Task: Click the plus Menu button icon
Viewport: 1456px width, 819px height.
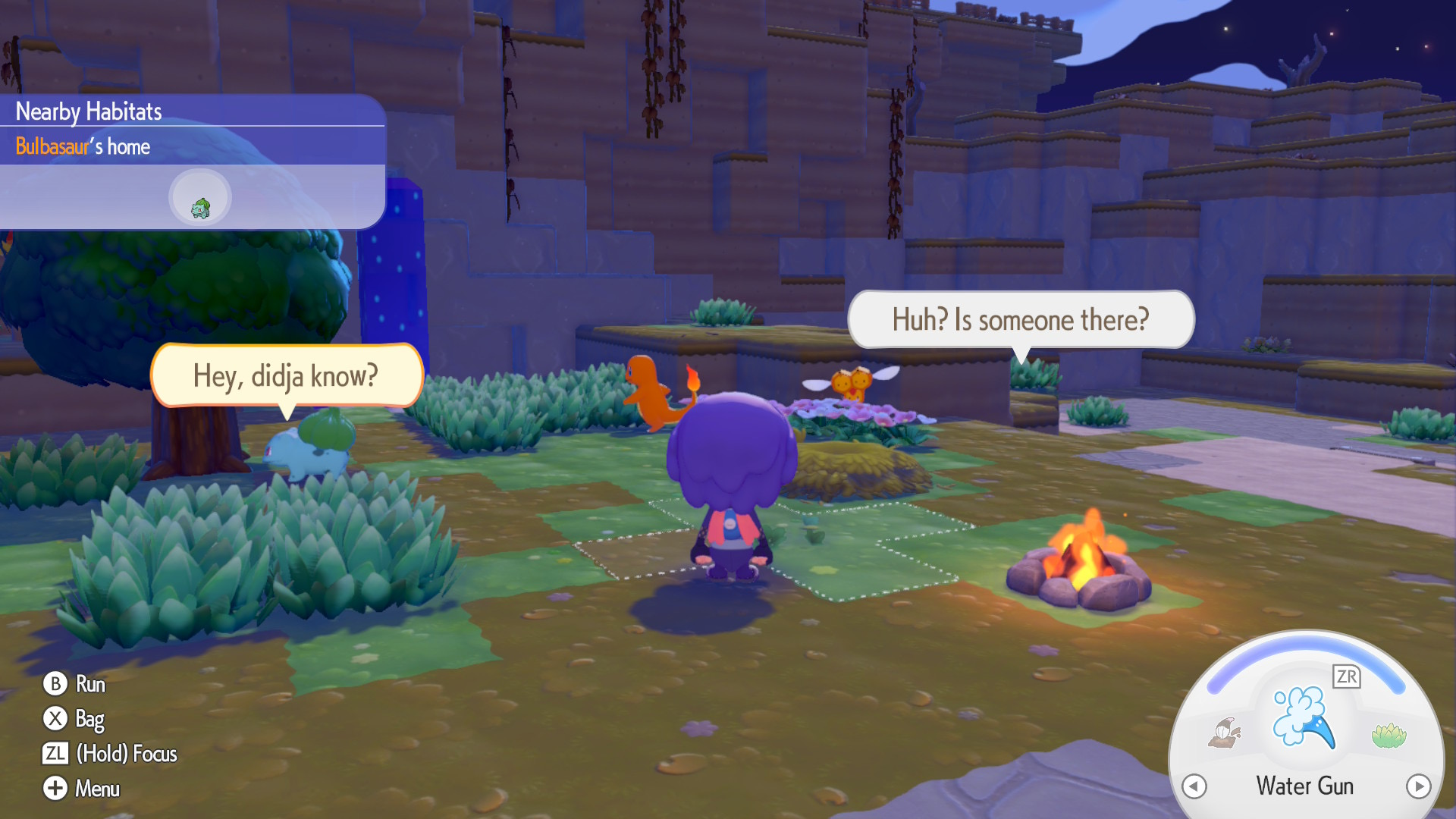Action: (54, 789)
